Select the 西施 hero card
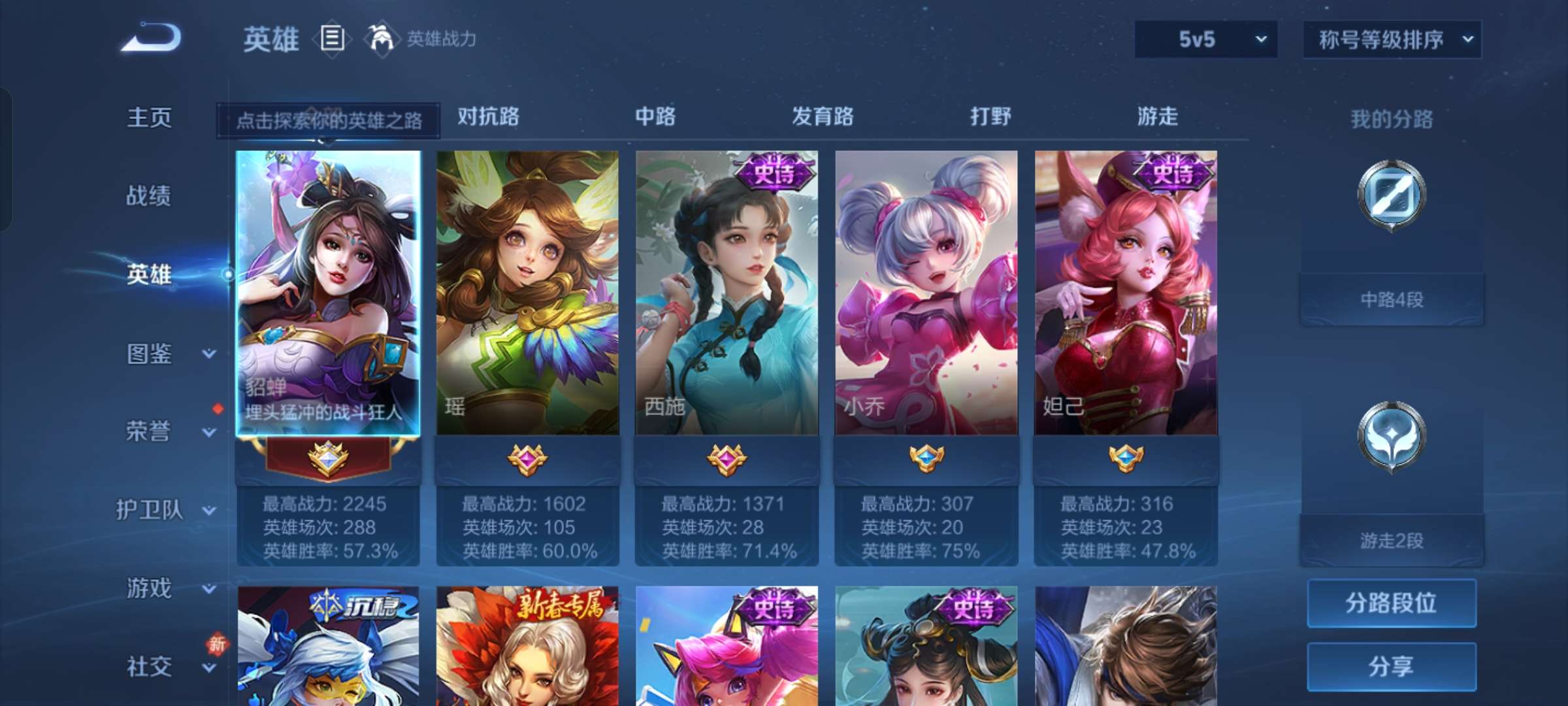The width and height of the screenshot is (1568, 706). click(x=727, y=294)
